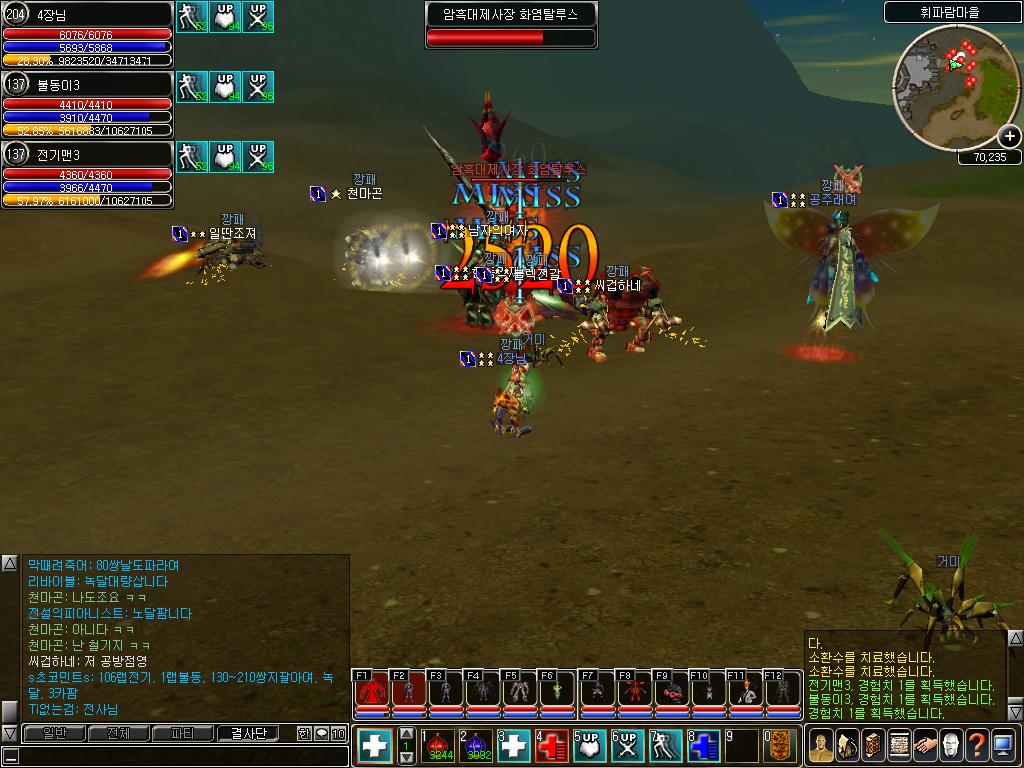Open the 파티 chat tab

click(x=183, y=733)
